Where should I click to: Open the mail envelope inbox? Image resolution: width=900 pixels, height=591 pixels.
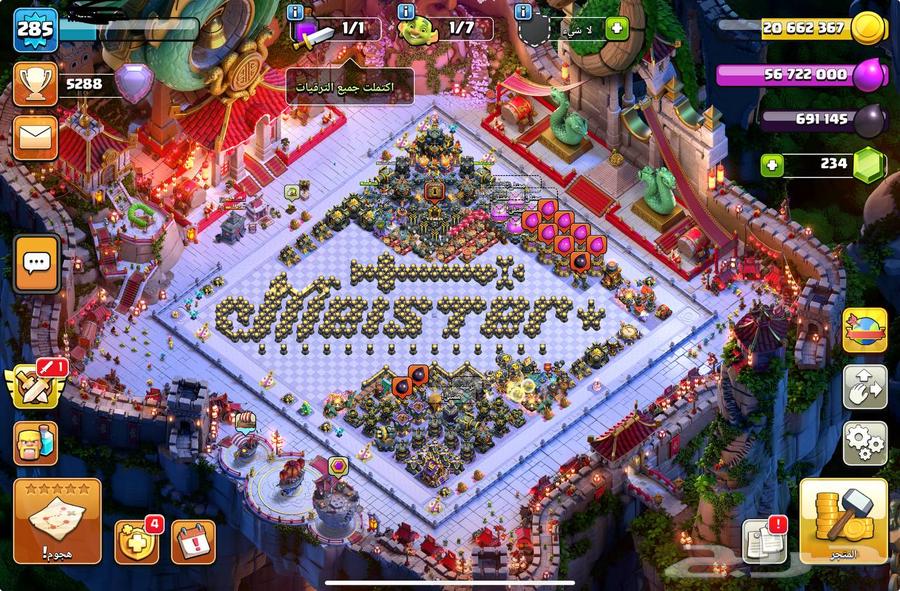coord(35,137)
